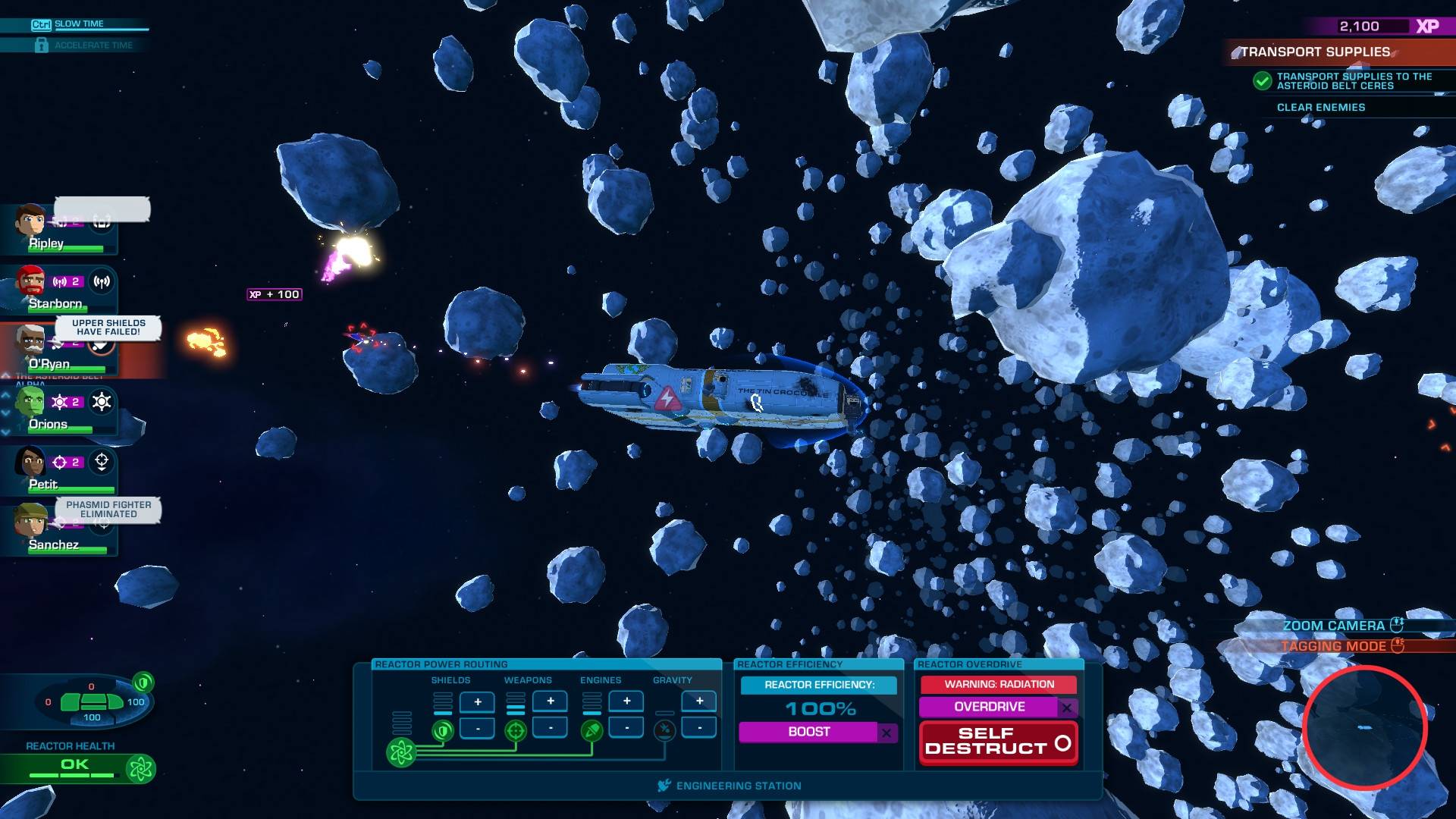Image resolution: width=1456 pixels, height=819 pixels.
Task: Increase Gravity power allocation
Action: click(699, 701)
